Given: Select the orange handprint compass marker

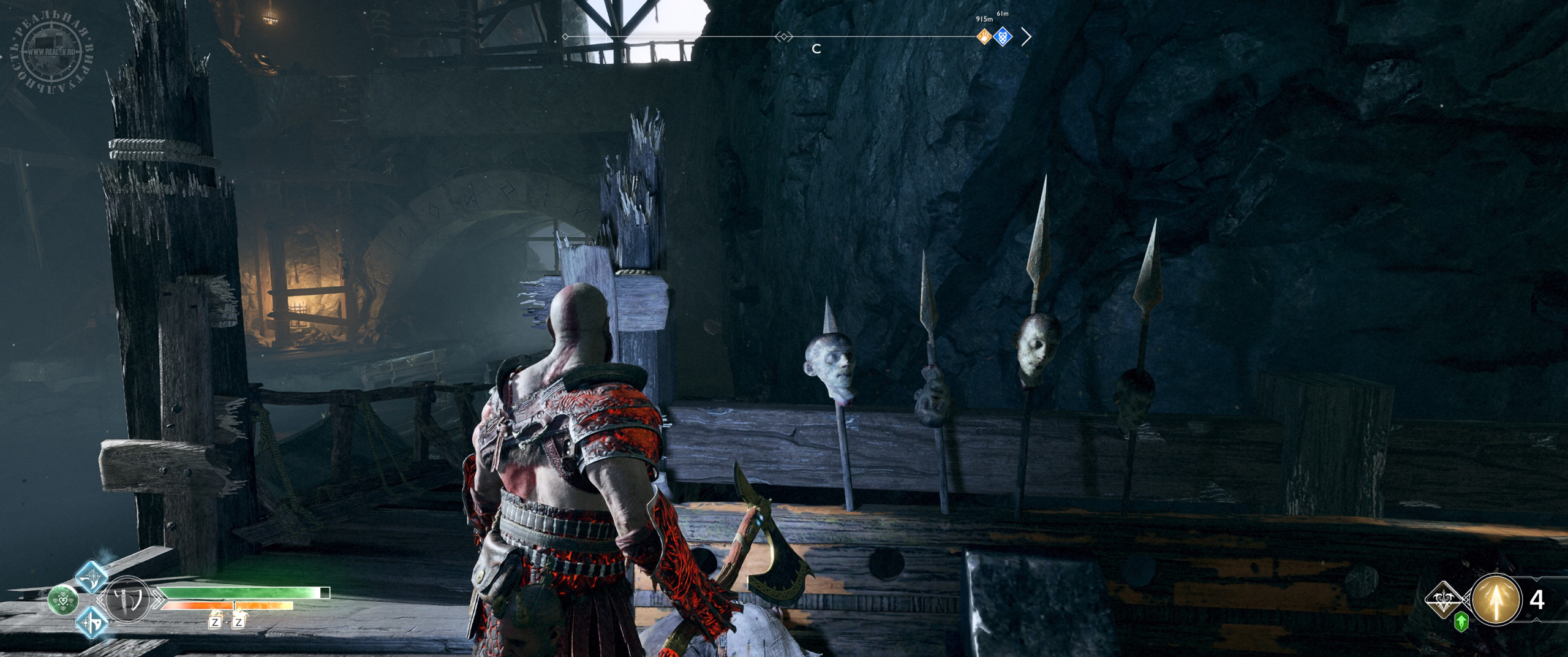Looking at the screenshot, I should click(984, 37).
